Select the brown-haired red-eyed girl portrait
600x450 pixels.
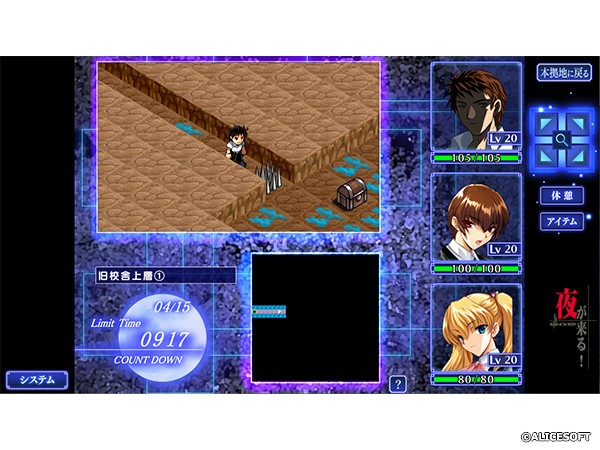(477, 222)
